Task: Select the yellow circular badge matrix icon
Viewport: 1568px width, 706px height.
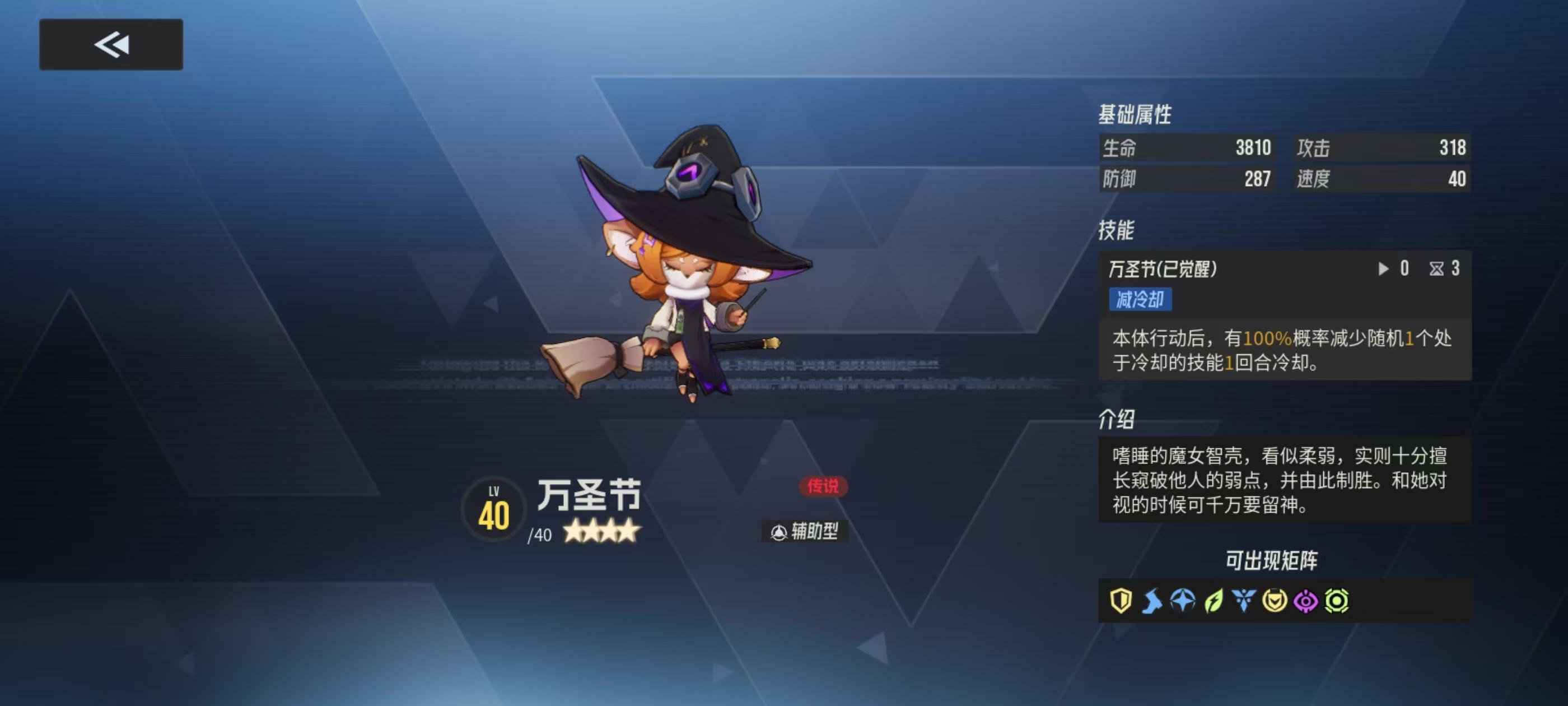Action: (x=1275, y=601)
